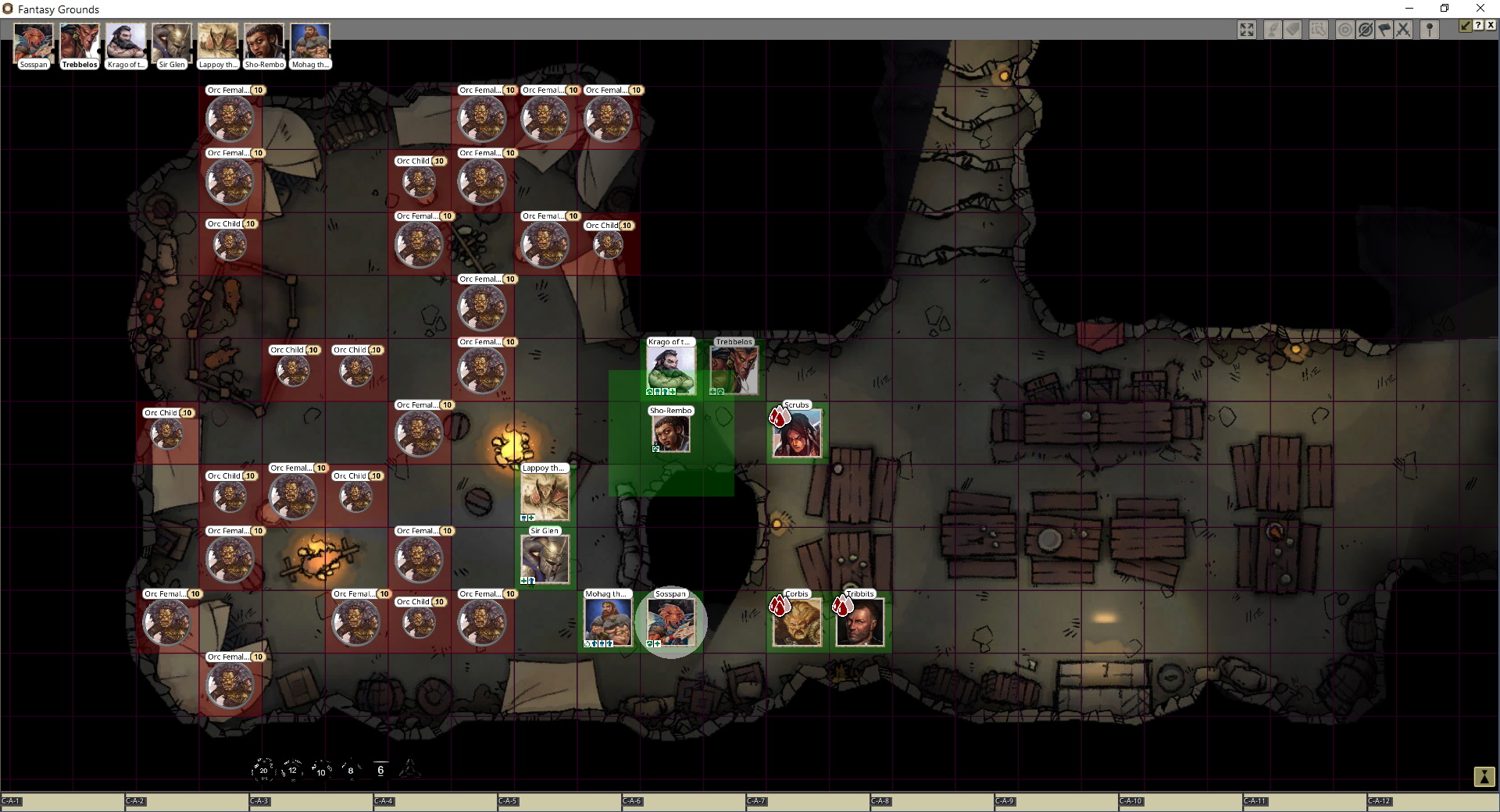Click the flag toolbar button
The height and width of the screenshot is (812, 1500).
[x=1384, y=30]
